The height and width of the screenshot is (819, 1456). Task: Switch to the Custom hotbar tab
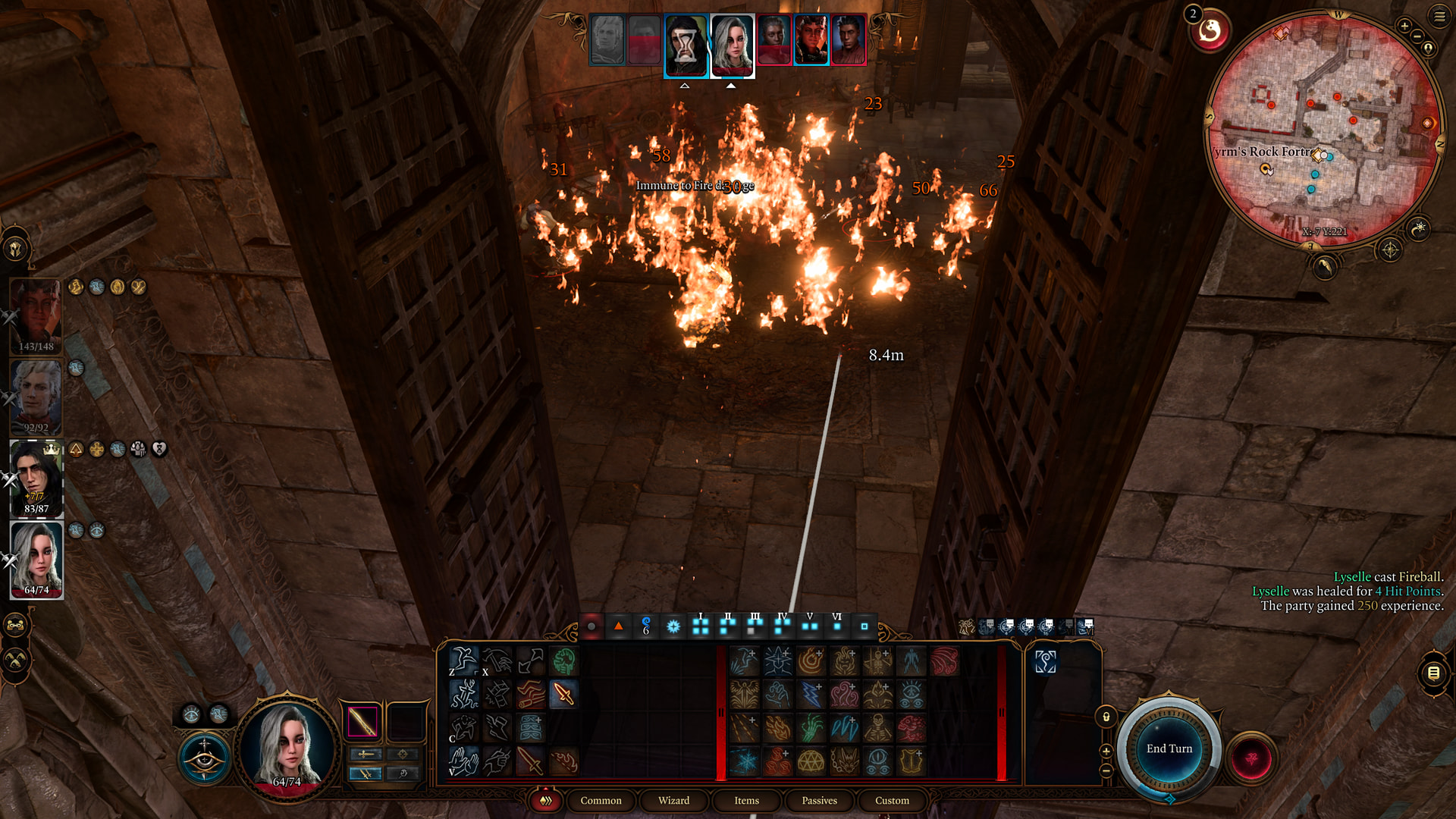point(892,800)
